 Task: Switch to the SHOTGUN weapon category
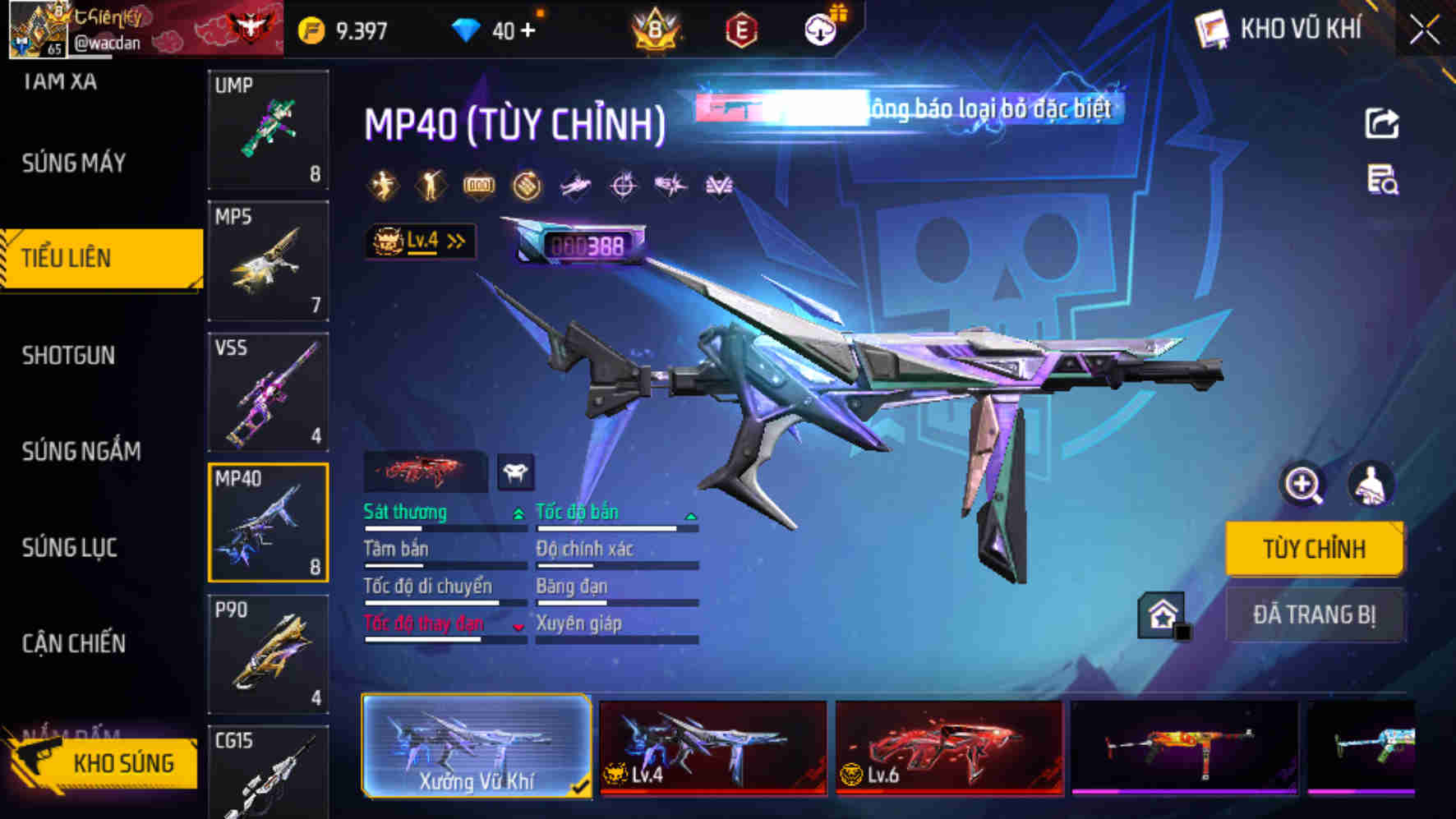click(x=67, y=355)
